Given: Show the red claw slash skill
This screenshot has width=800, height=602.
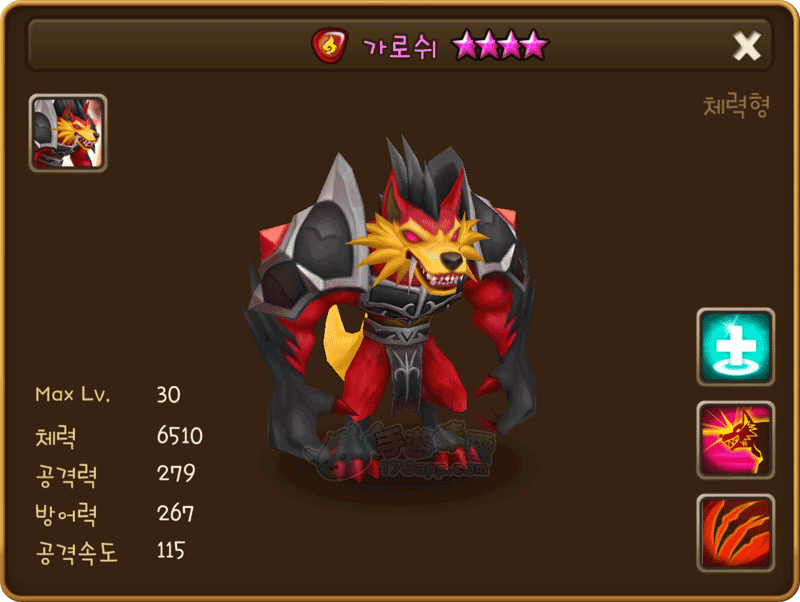Looking at the screenshot, I should [735, 532].
